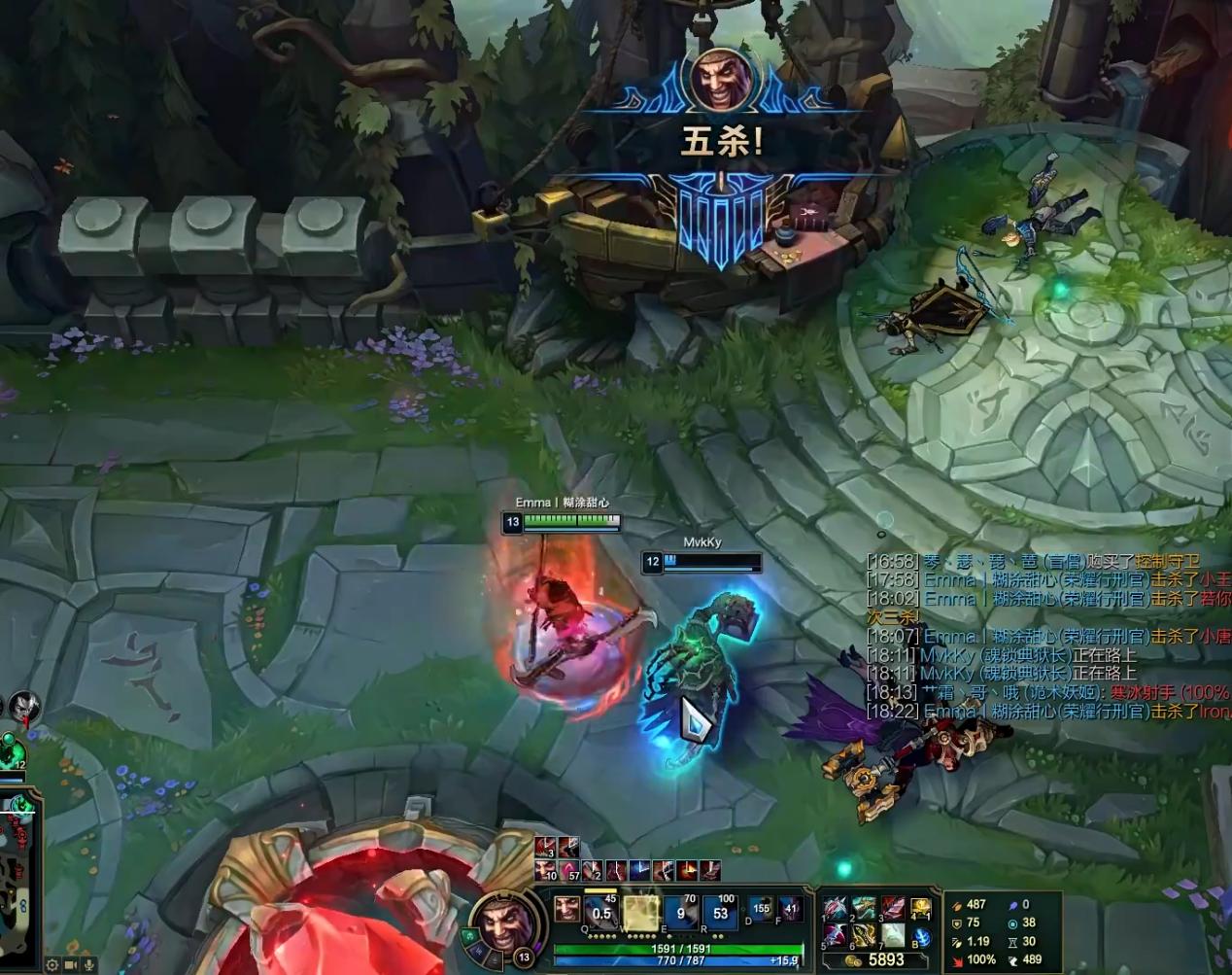Screen dimensions: 1232x975
Task: Use the E ability on cooldown 9
Action: click(681, 913)
